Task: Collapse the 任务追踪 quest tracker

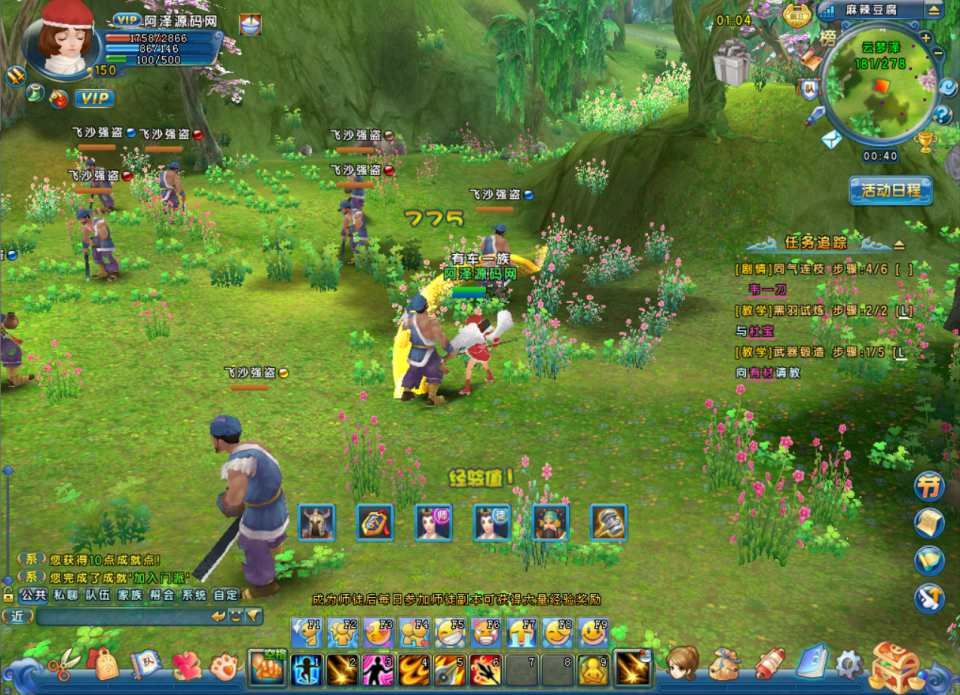Action: point(899,243)
